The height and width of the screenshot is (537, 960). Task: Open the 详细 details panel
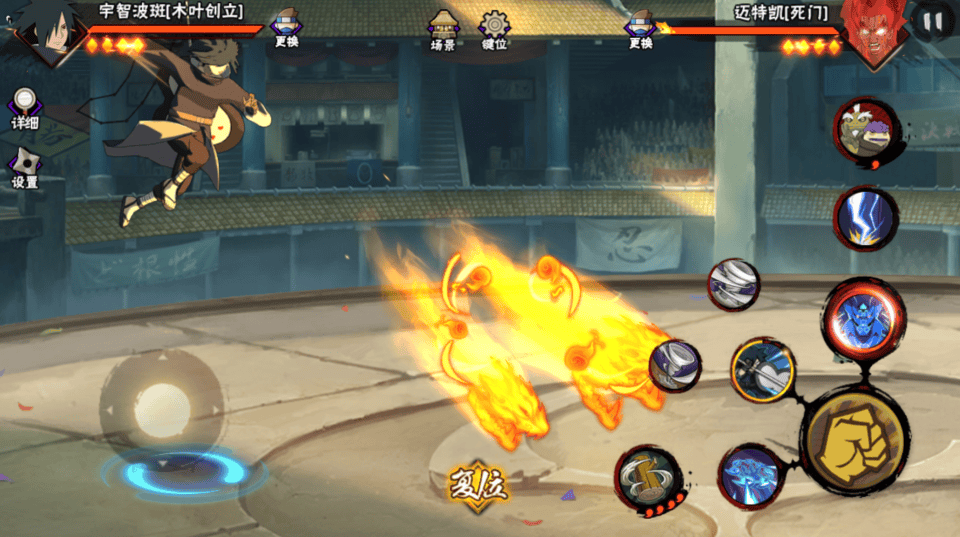pyautogui.click(x=25, y=109)
